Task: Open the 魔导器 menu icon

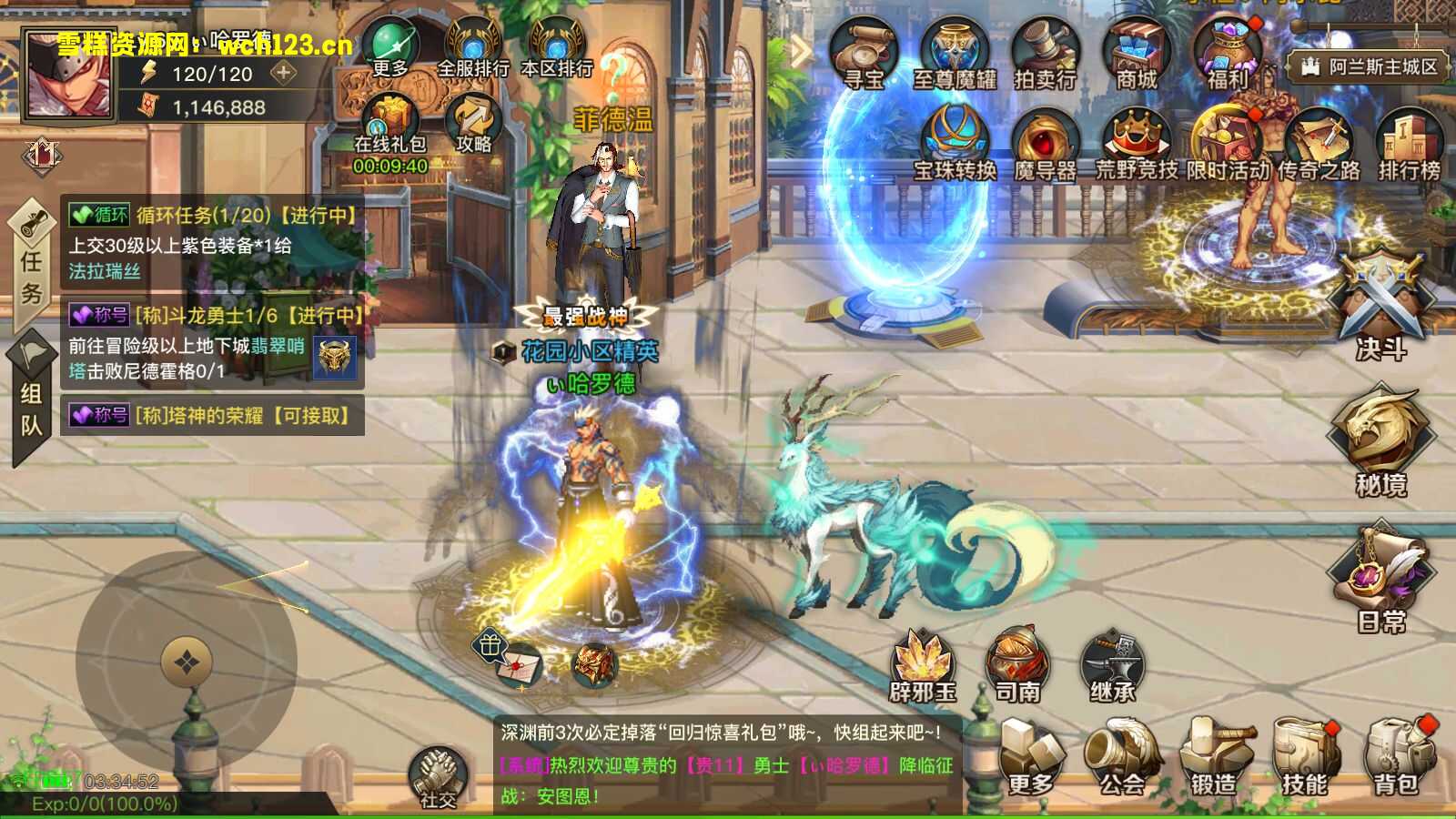Action: (x=1046, y=144)
